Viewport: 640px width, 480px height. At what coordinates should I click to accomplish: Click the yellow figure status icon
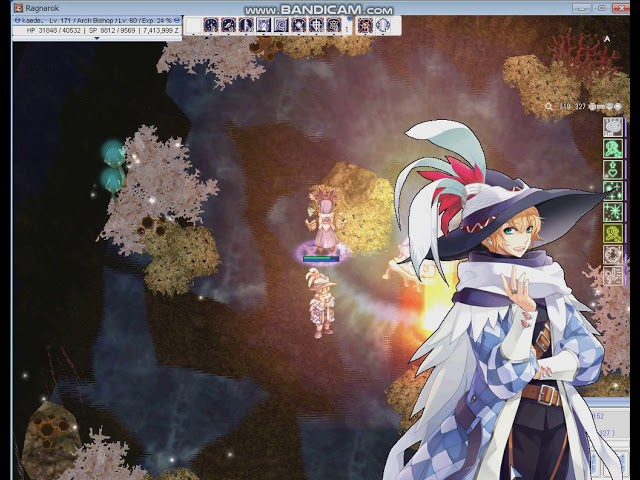(612, 233)
